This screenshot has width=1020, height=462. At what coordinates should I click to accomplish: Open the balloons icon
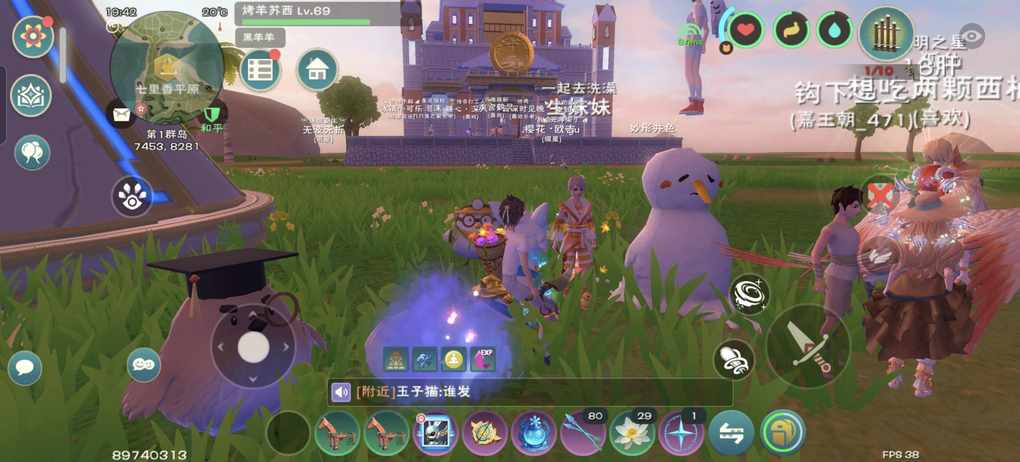tap(32, 152)
